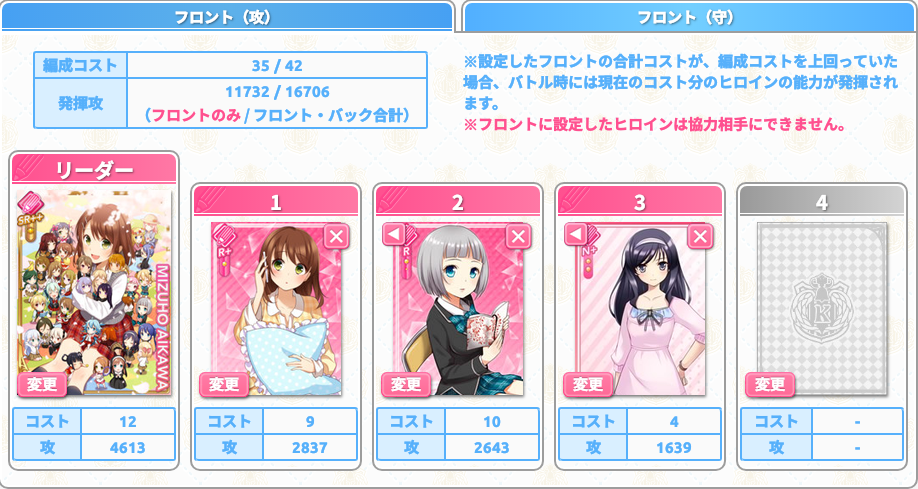Remove slot 3 heroine with X button
This screenshot has height=489, width=918.
tap(699, 236)
